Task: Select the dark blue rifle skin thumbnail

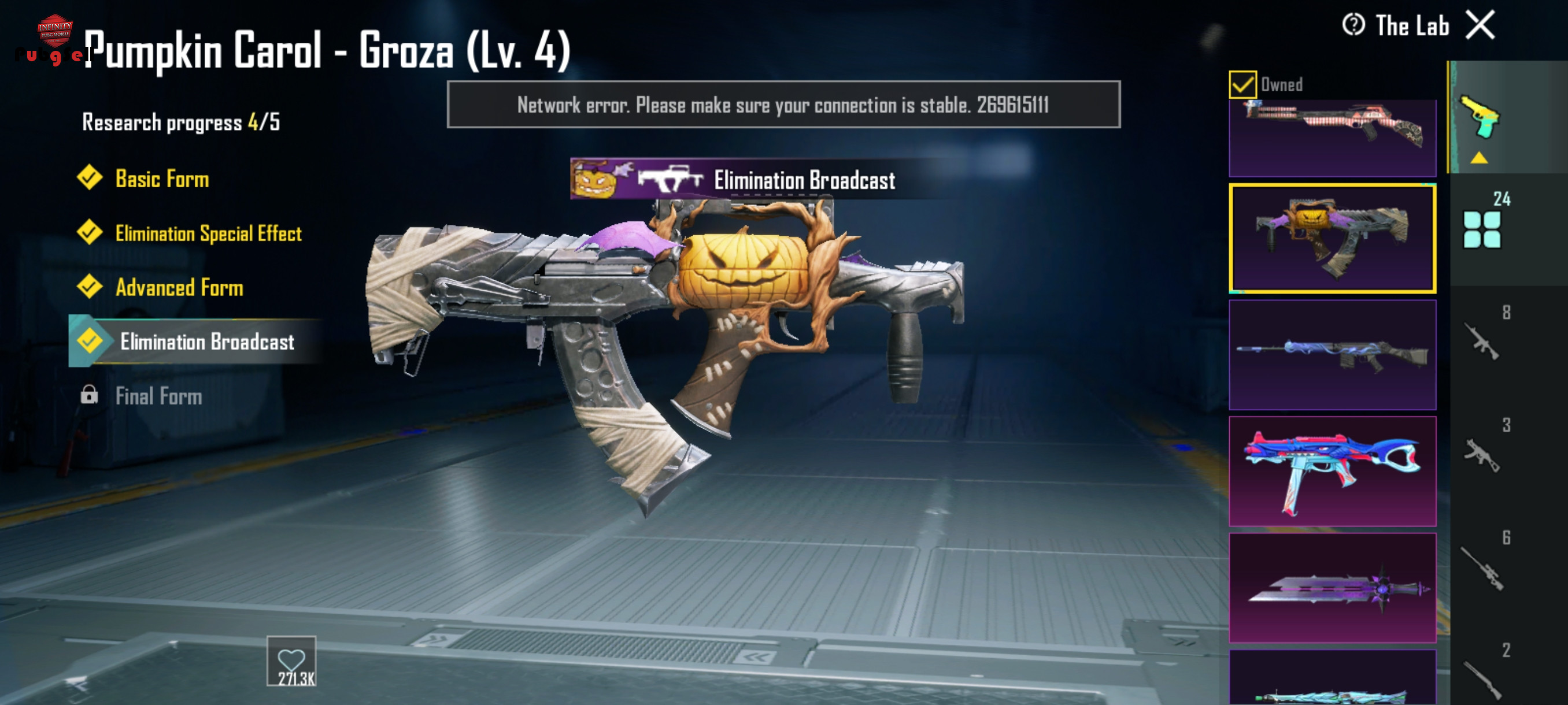Action: 1332,355
